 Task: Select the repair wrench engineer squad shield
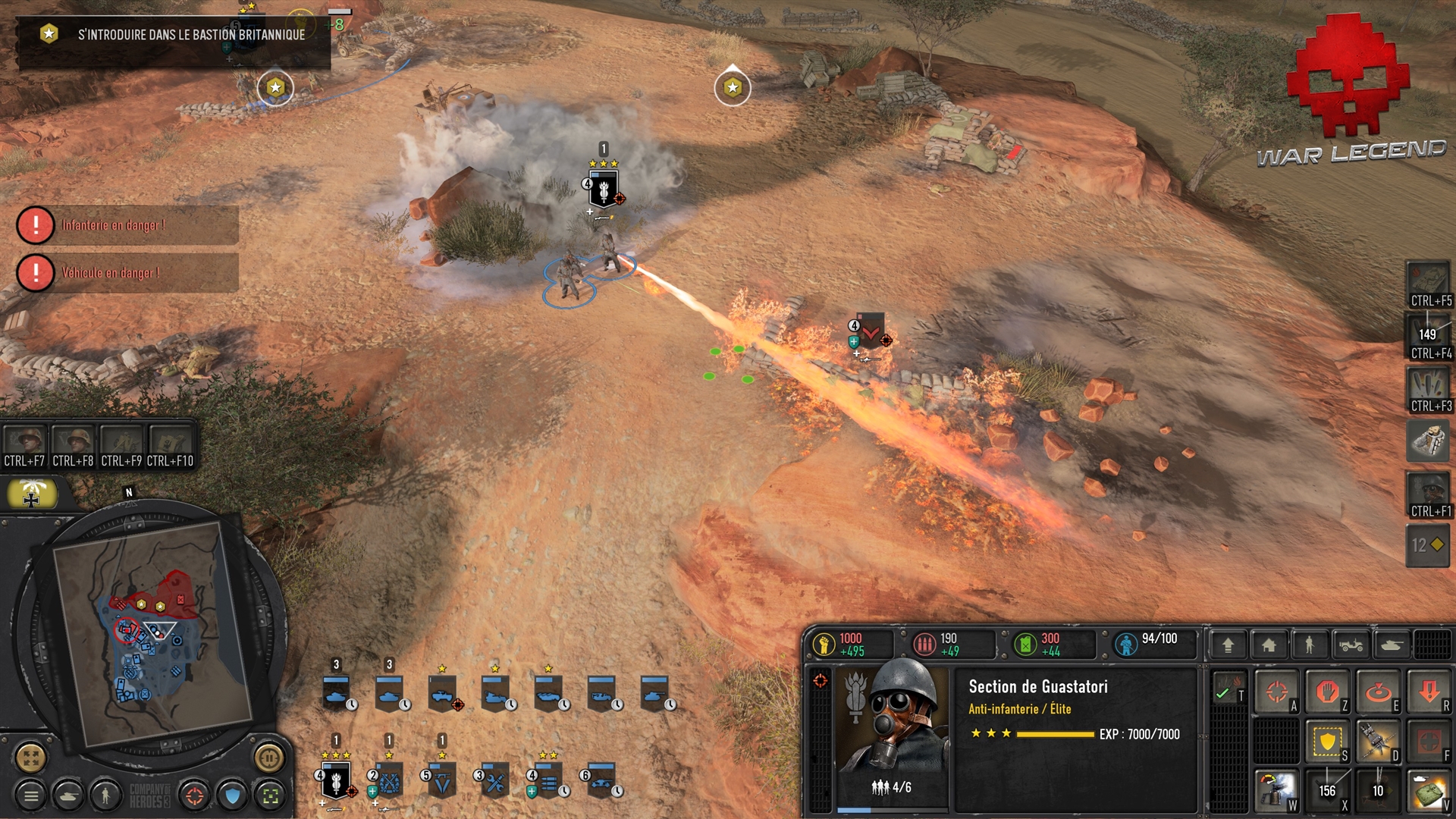tap(494, 781)
